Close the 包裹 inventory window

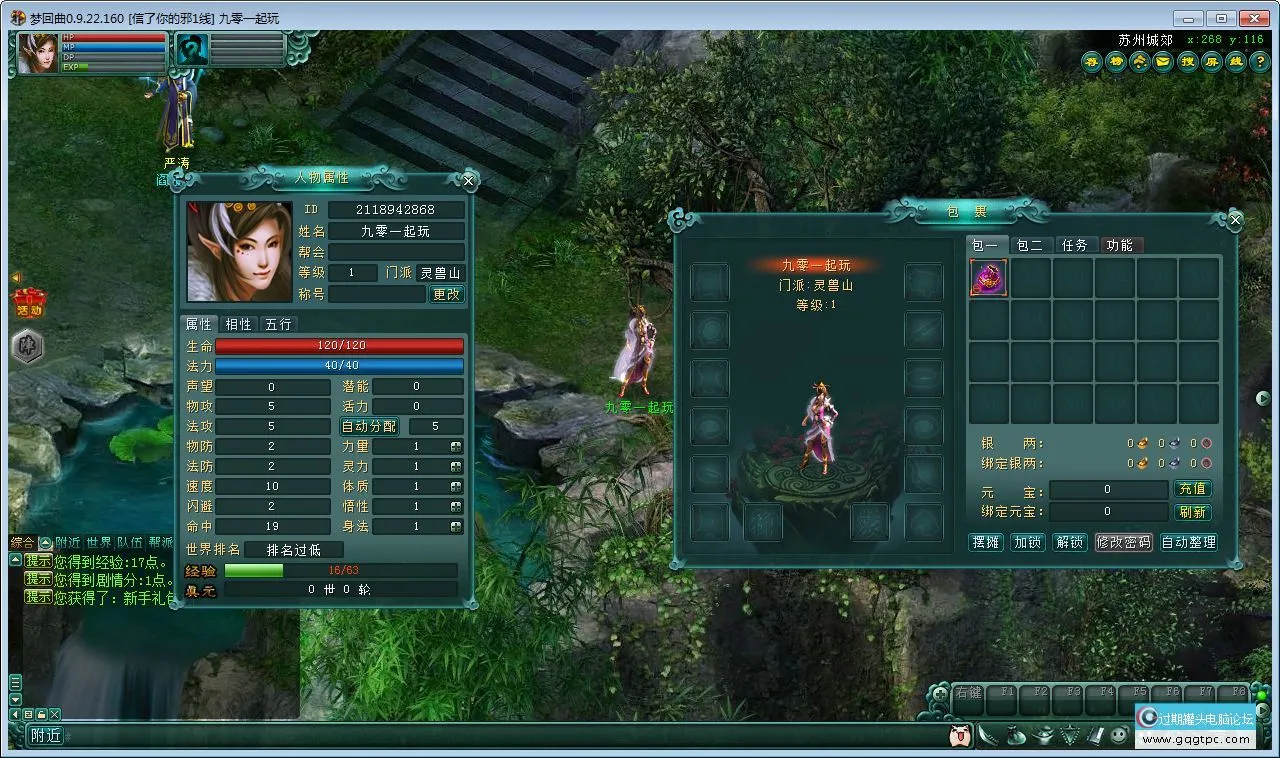click(1235, 220)
